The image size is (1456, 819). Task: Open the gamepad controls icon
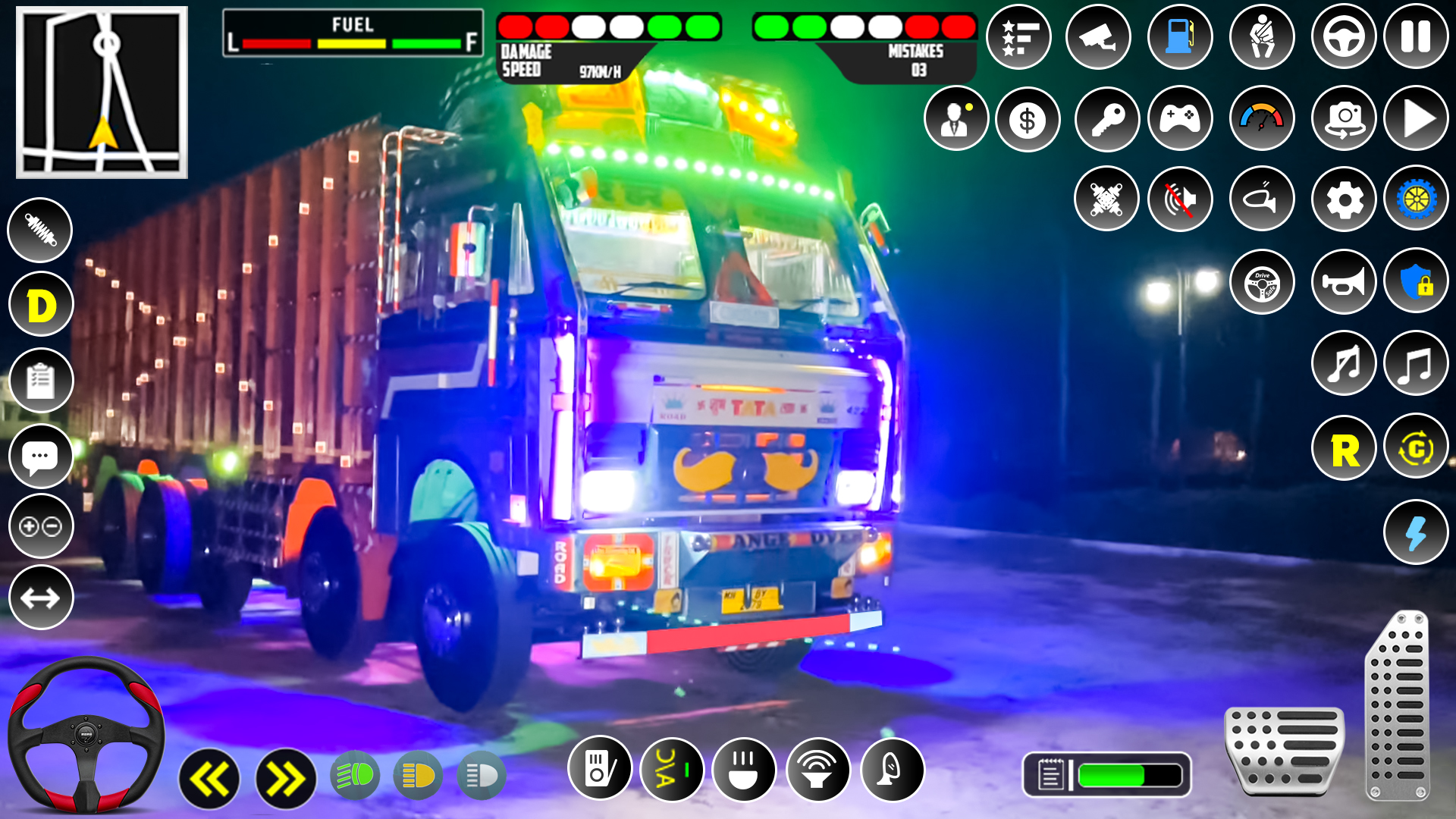click(x=1180, y=119)
